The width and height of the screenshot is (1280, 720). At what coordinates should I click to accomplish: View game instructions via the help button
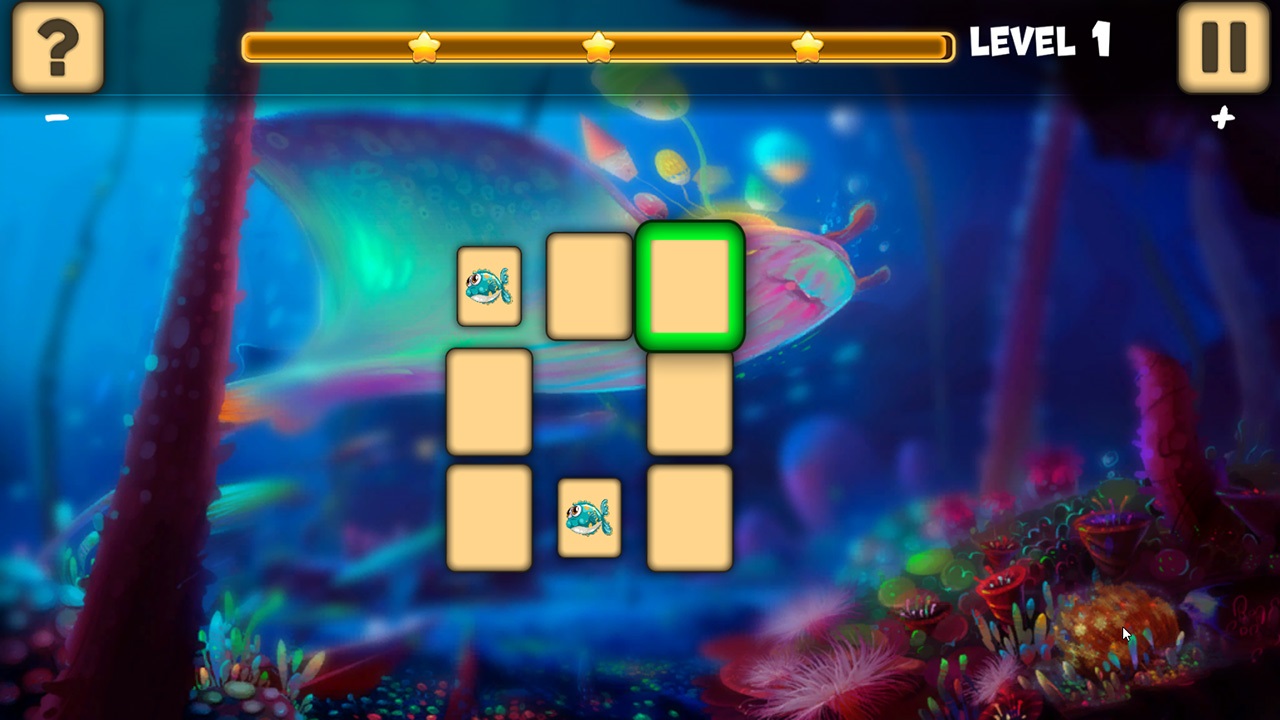point(57,47)
